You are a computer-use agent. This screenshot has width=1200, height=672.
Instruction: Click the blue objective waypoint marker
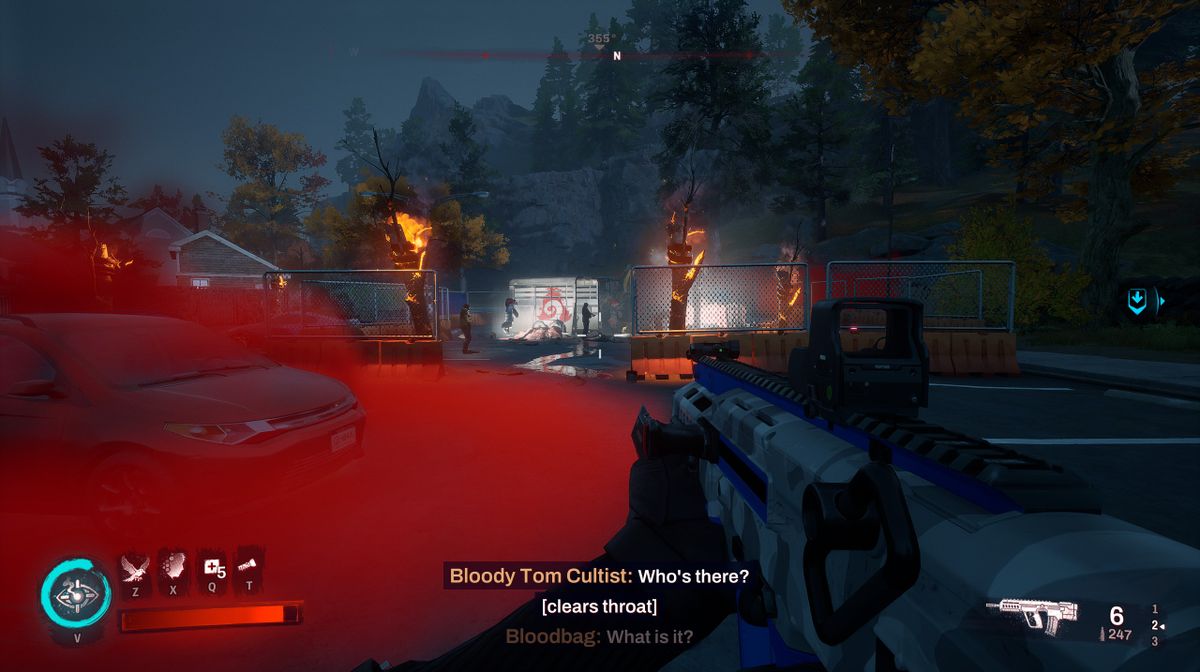click(x=1137, y=301)
